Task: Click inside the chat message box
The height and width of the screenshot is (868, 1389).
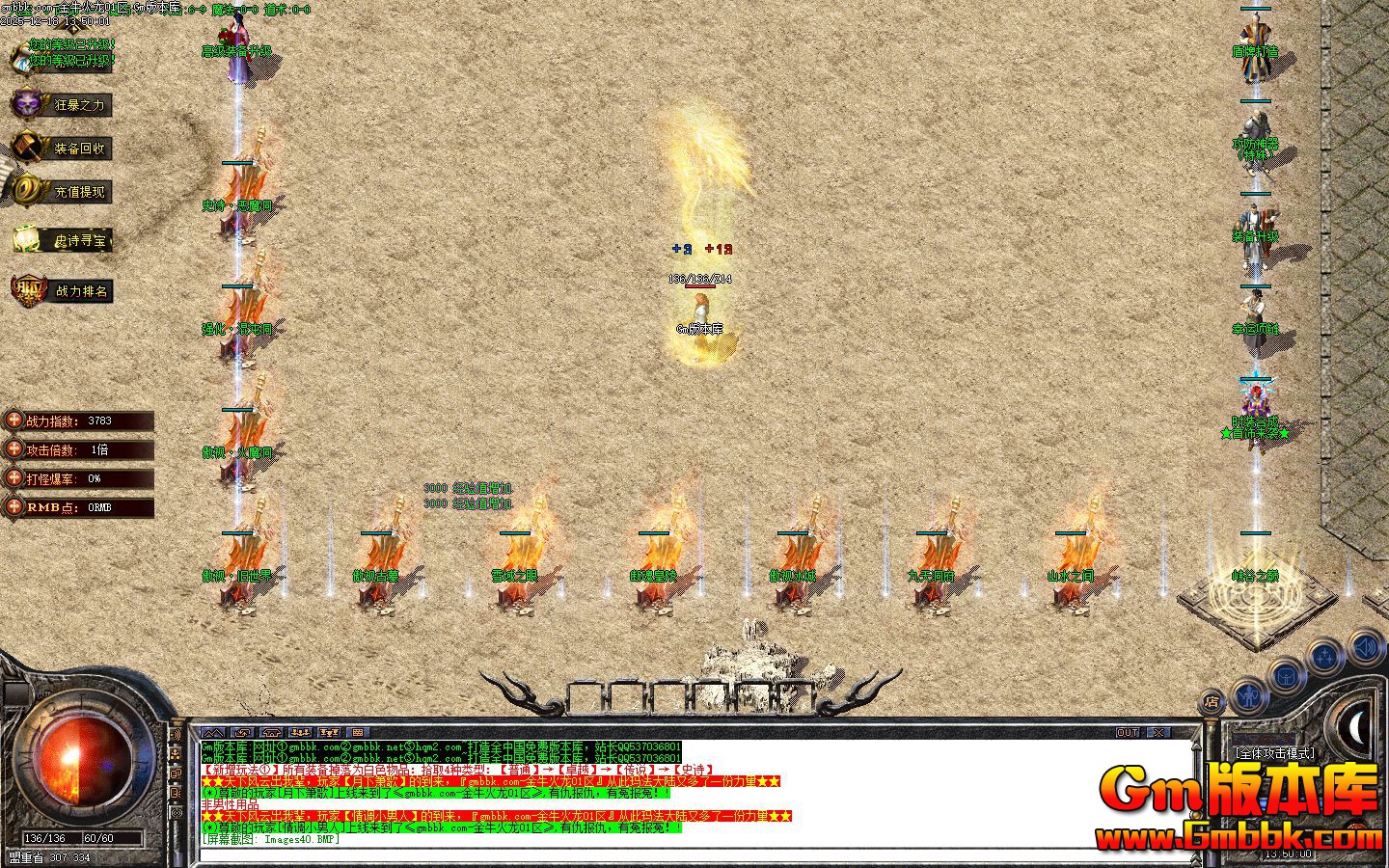Action: [x=694, y=793]
